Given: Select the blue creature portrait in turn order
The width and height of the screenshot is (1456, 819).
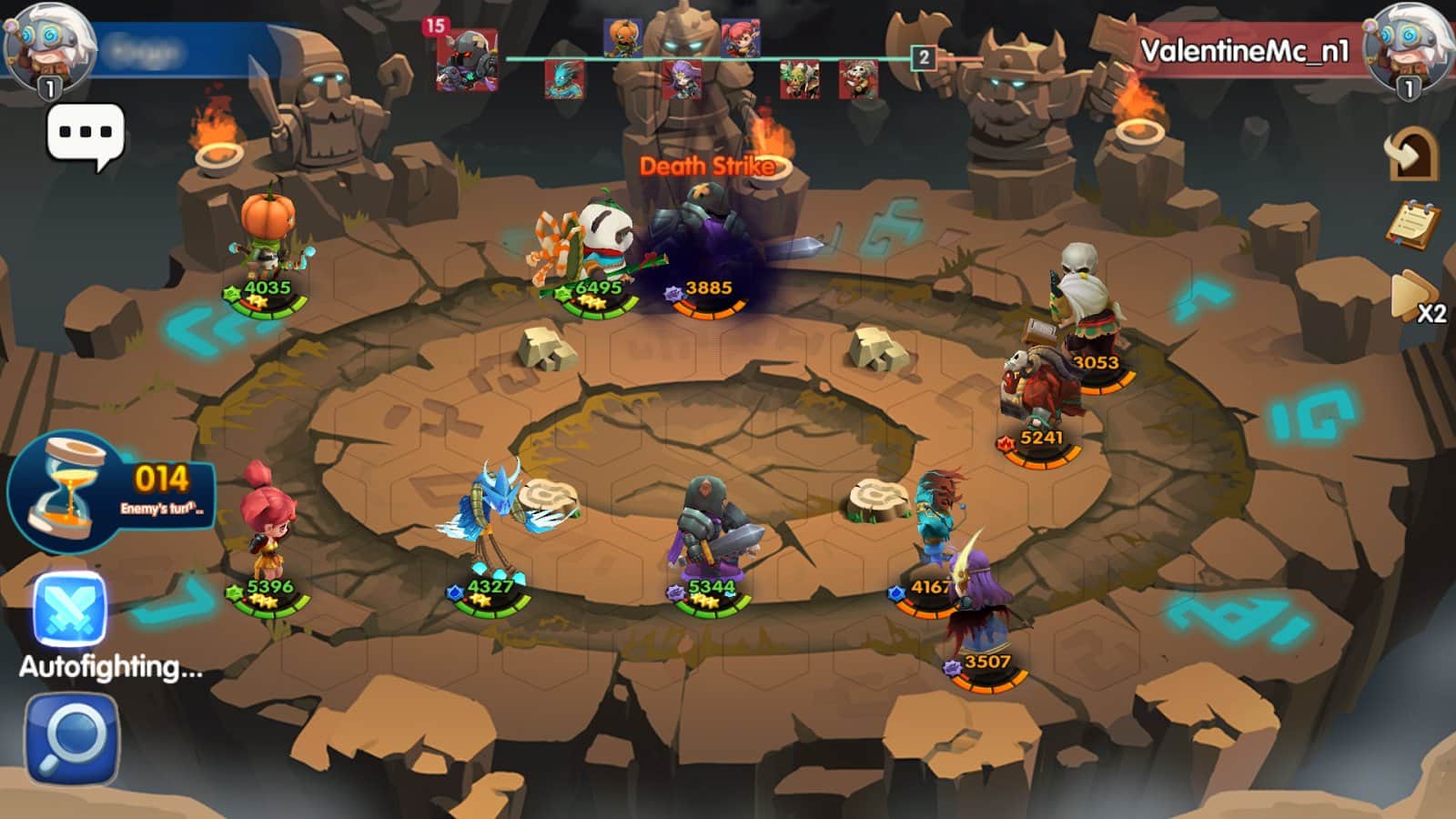Looking at the screenshot, I should pos(564,79).
